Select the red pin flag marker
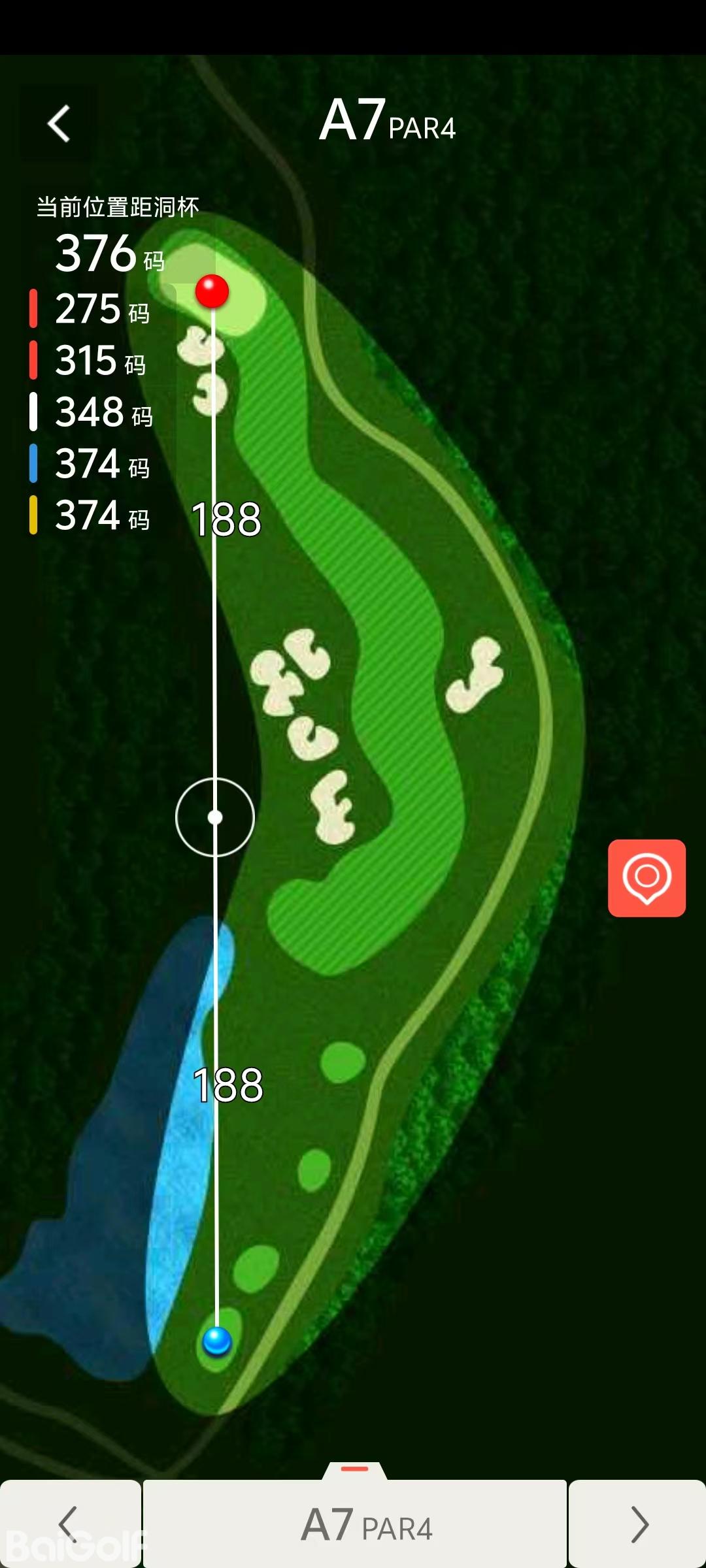 [x=212, y=291]
